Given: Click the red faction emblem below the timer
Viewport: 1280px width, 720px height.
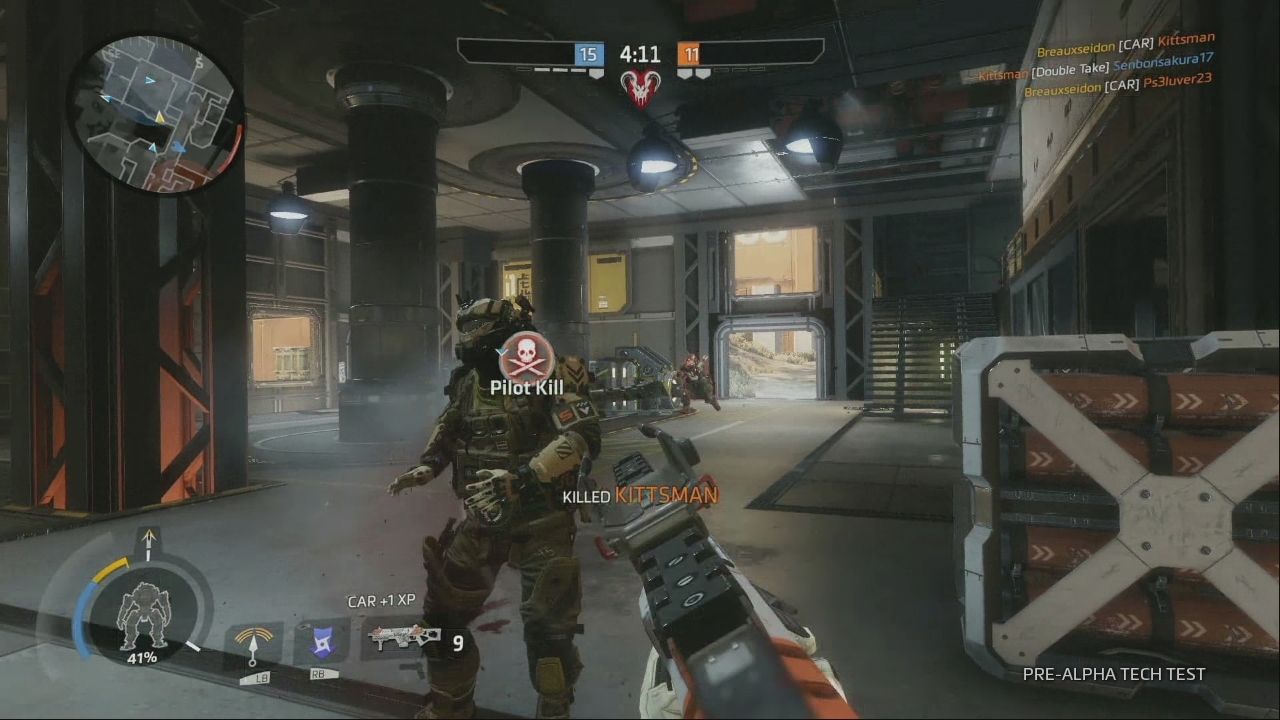Looking at the screenshot, I should click(x=643, y=88).
